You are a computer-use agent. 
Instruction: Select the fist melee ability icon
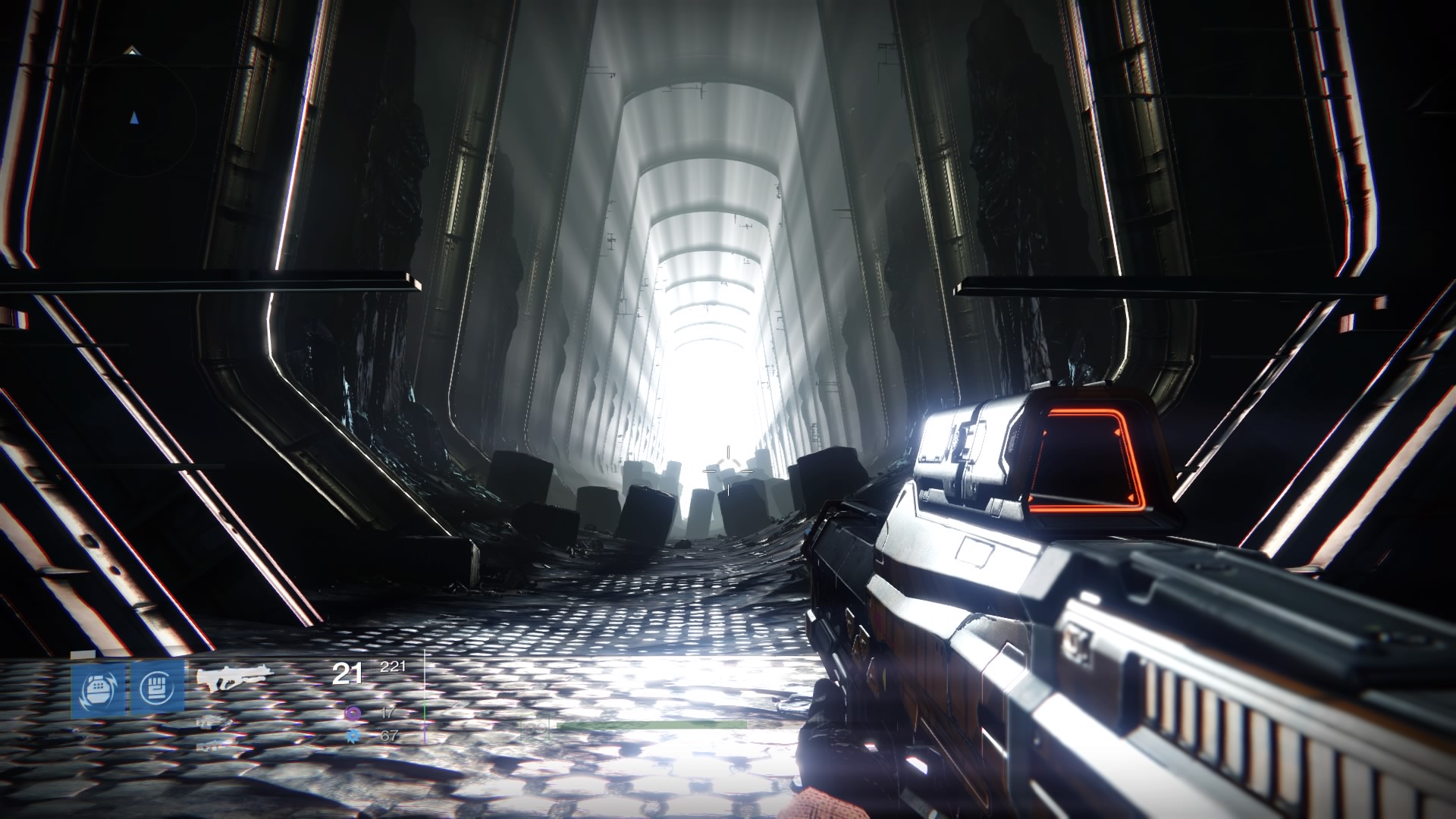point(158,689)
